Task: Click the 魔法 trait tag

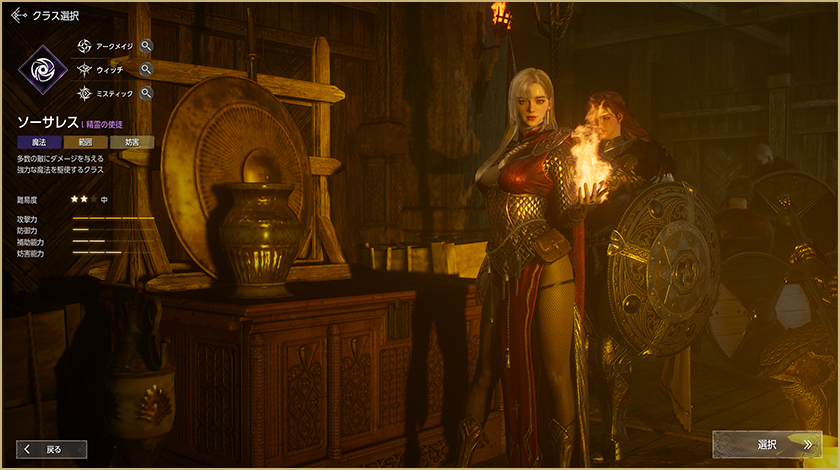Action: coord(39,142)
